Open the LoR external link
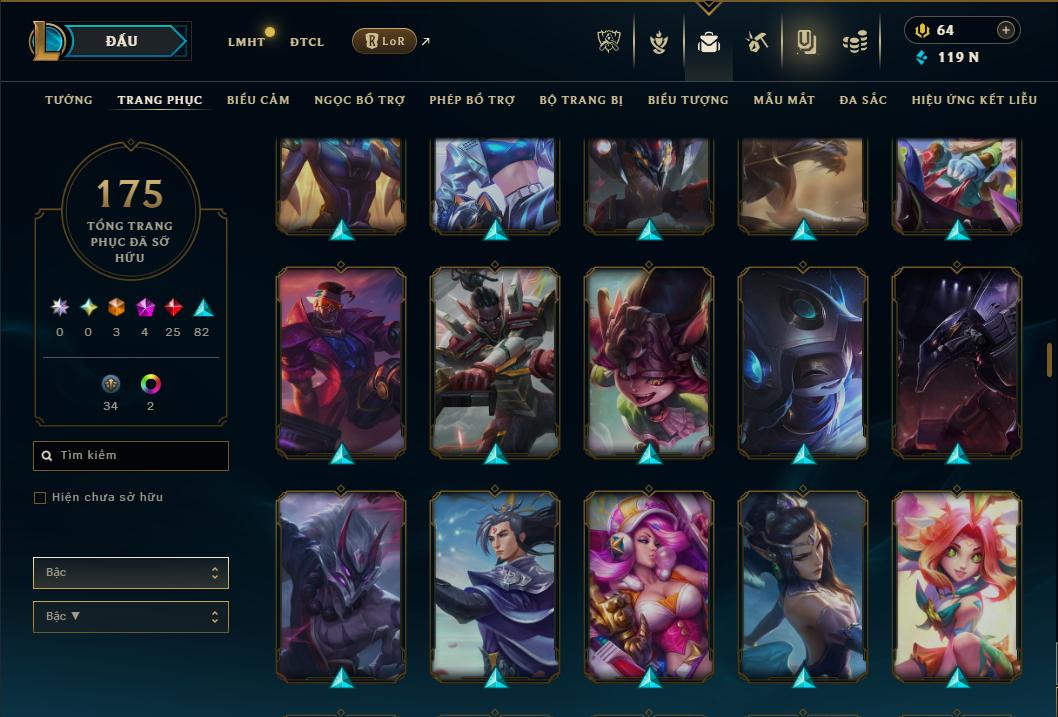Screen dimensions: 1058x717 pyautogui.click(x=384, y=41)
